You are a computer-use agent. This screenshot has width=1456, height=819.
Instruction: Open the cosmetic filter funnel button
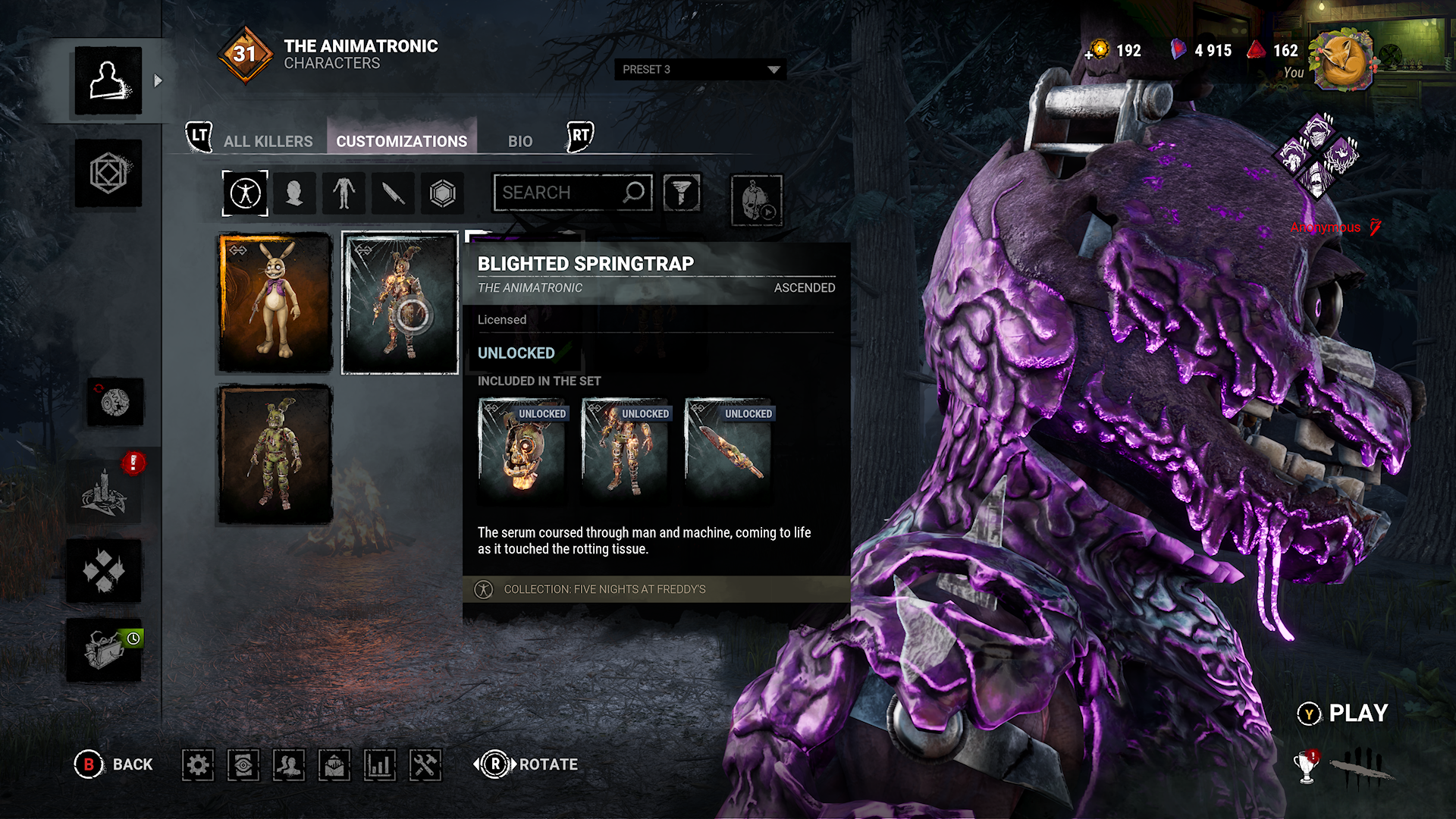pos(682,193)
